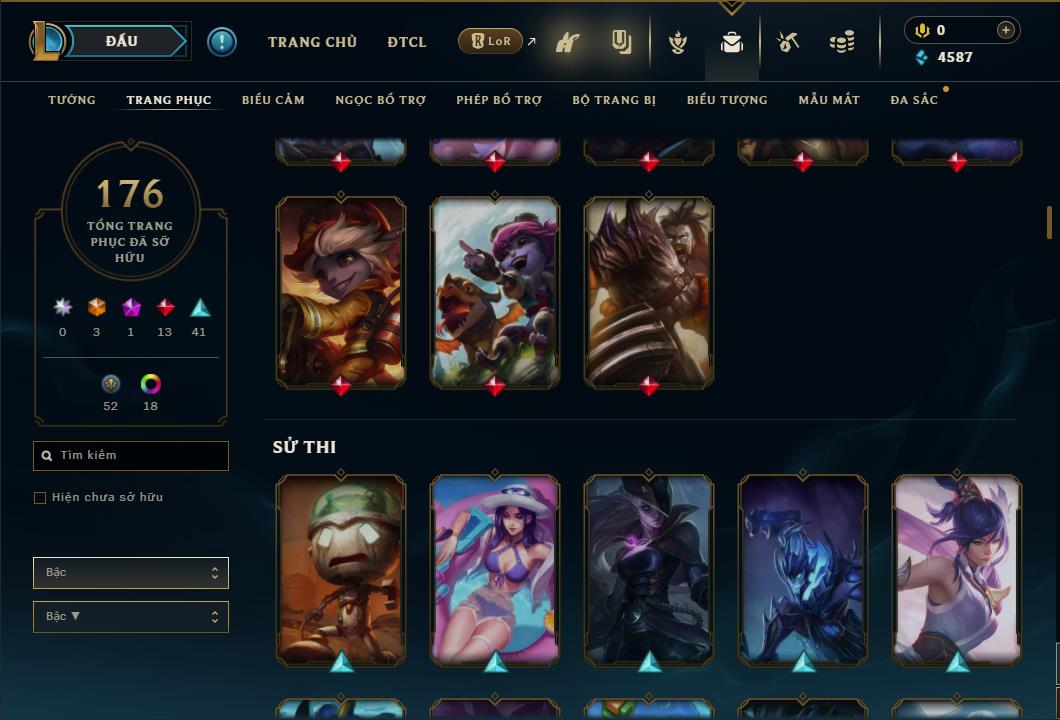Screen dimensions: 1060x720
Task: Show the PHÉP BỔ TRỢ tab
Action: point(499,100)
